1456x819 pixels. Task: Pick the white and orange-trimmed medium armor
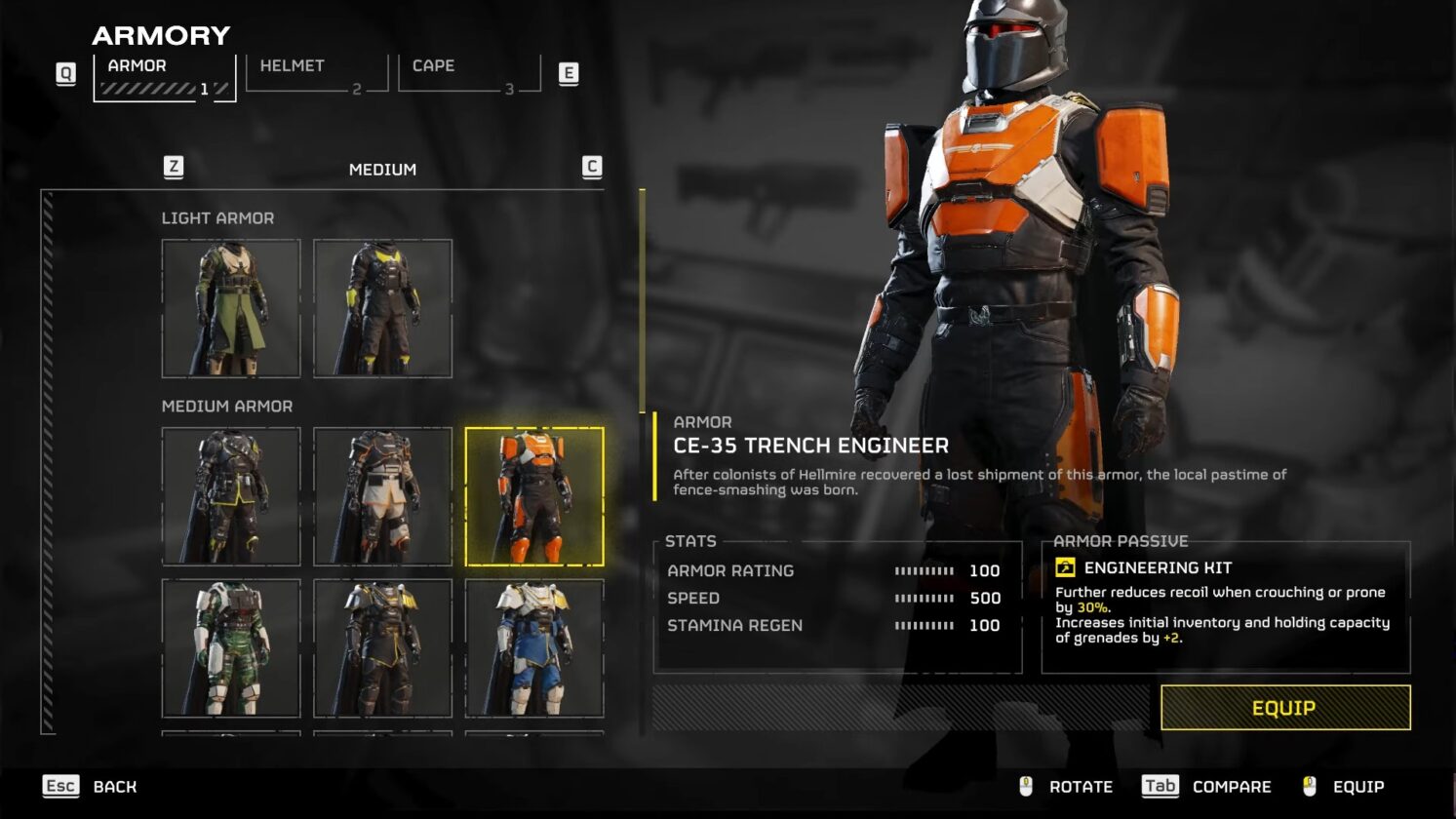point(382,496)
